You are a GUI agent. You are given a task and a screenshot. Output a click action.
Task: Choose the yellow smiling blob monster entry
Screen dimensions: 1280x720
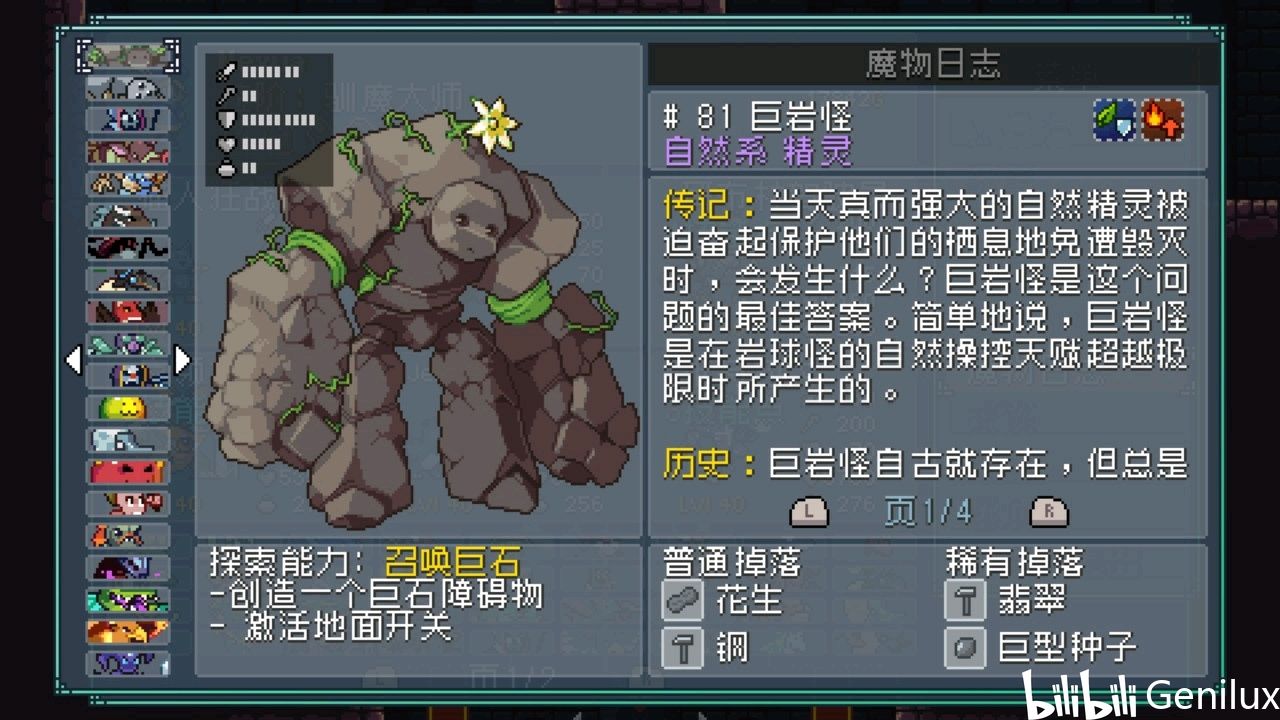(128, 407)
